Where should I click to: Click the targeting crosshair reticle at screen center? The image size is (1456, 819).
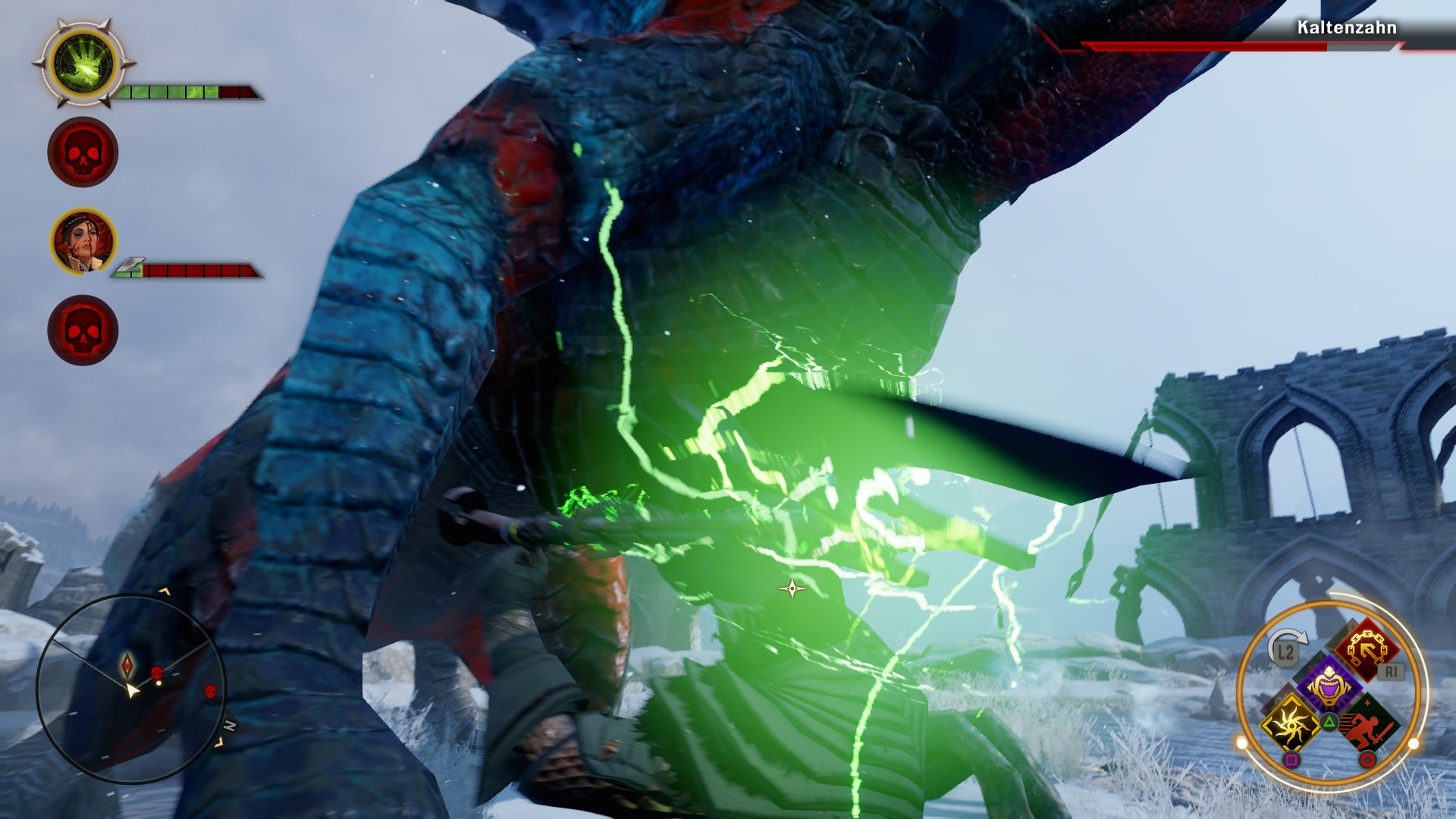point(792,588)
